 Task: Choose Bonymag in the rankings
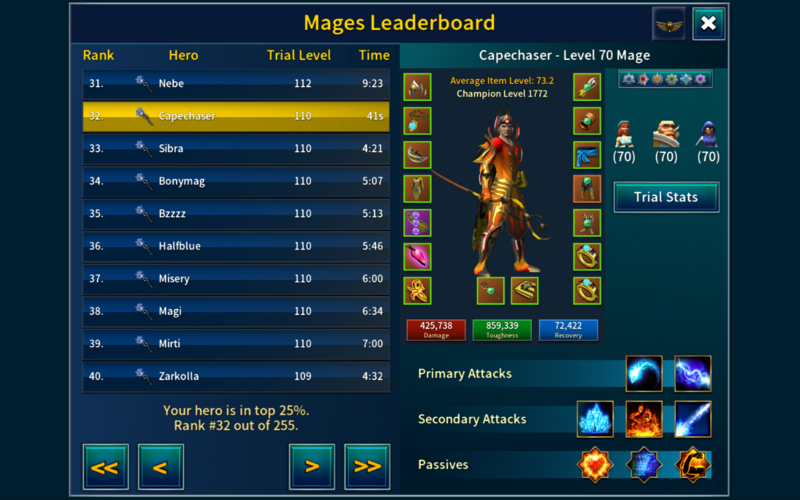236,182
